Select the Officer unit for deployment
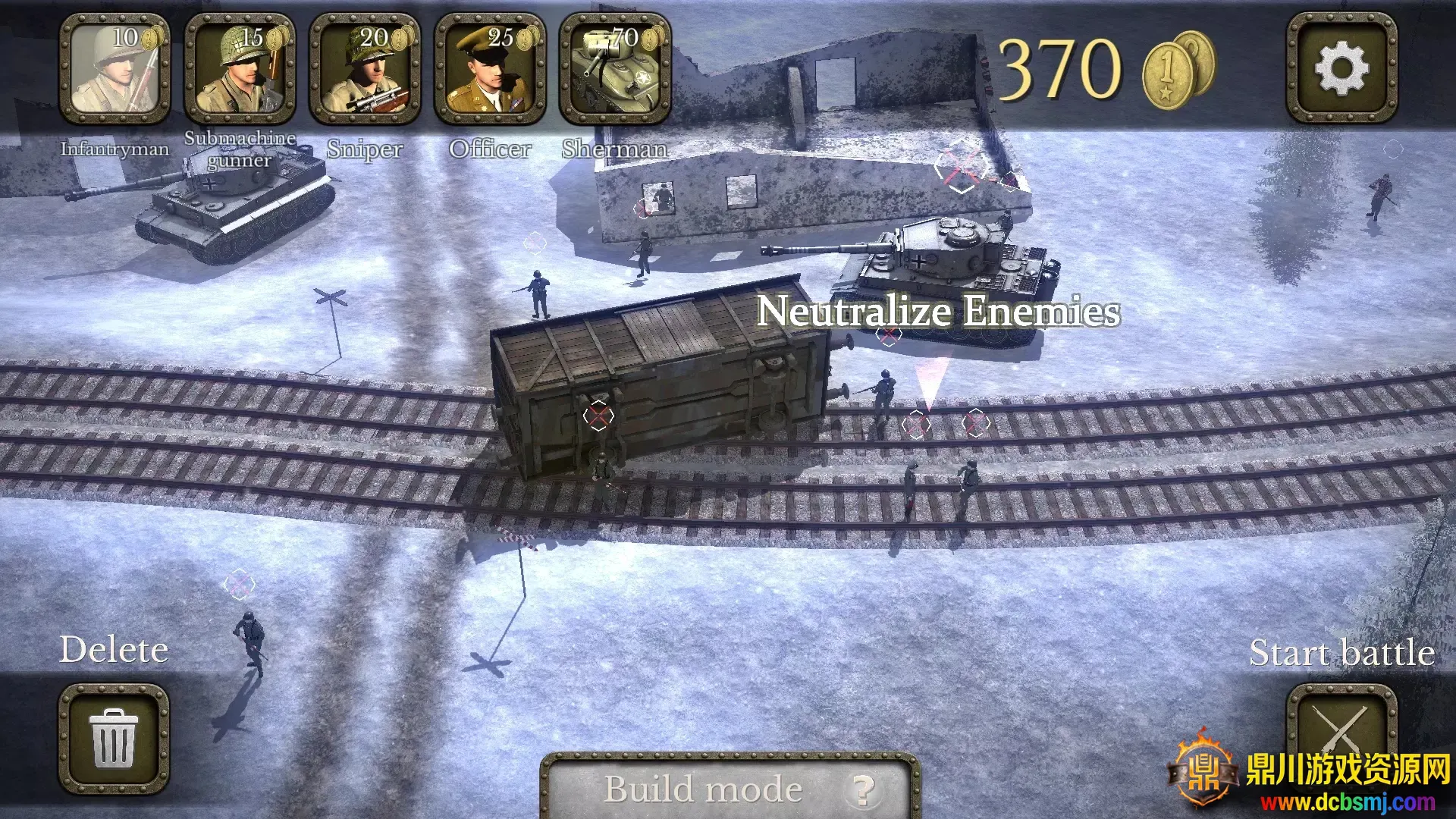The height and width of the screenshot is (819, 1456). [489, 70]
